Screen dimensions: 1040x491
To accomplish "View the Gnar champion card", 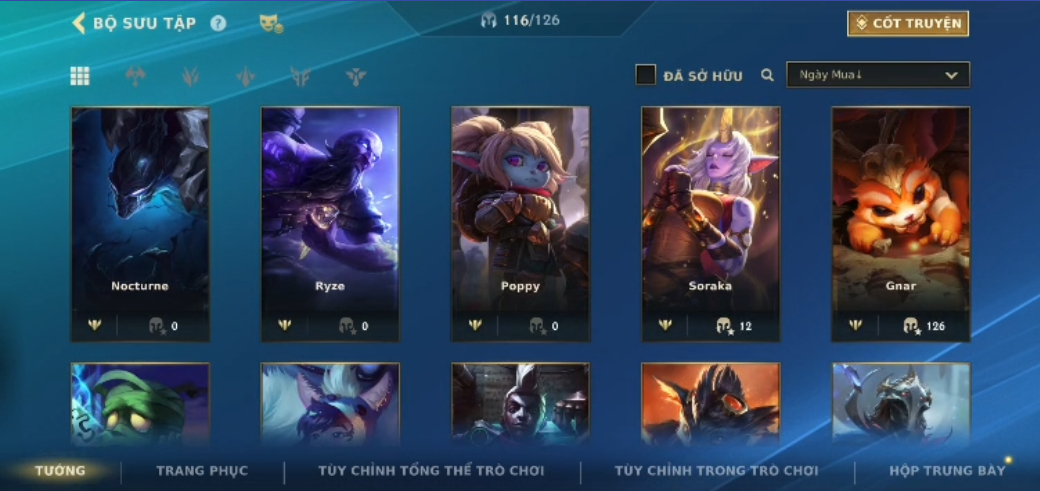I will (900, 223).
